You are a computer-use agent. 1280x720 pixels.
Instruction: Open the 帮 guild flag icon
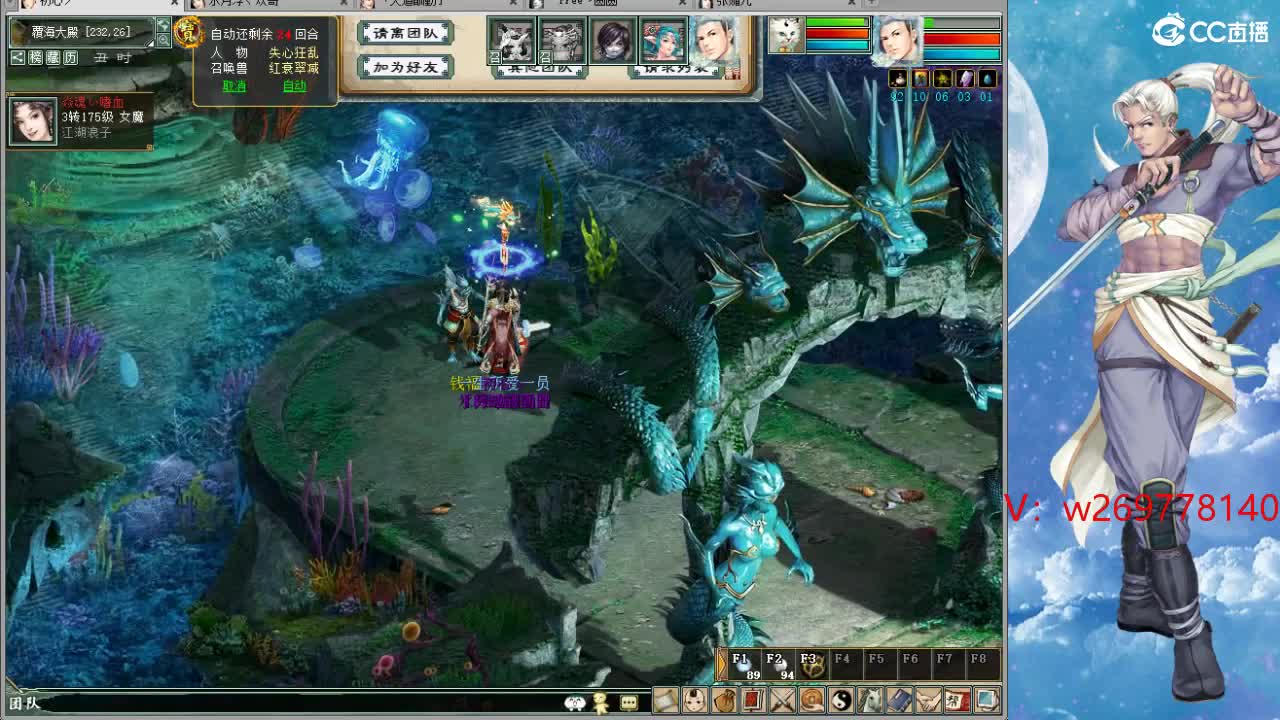tap(958, 703)
